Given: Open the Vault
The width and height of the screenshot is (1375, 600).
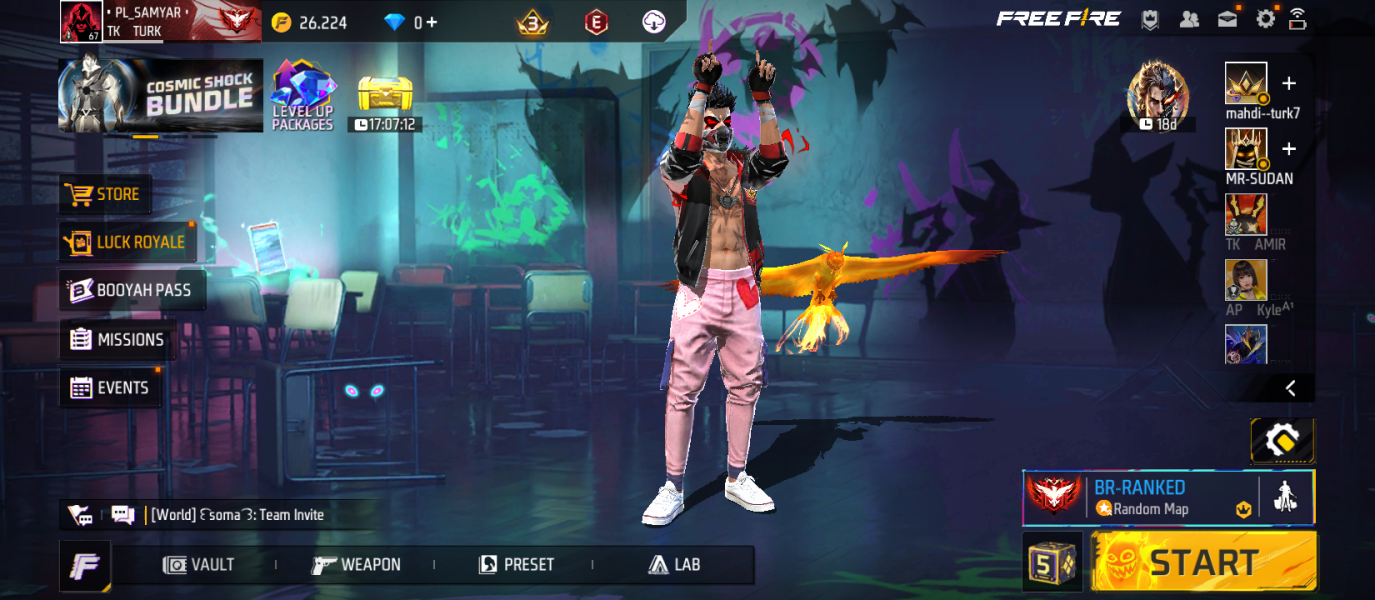Looking at the screenshot, I should tap(199, 565).
